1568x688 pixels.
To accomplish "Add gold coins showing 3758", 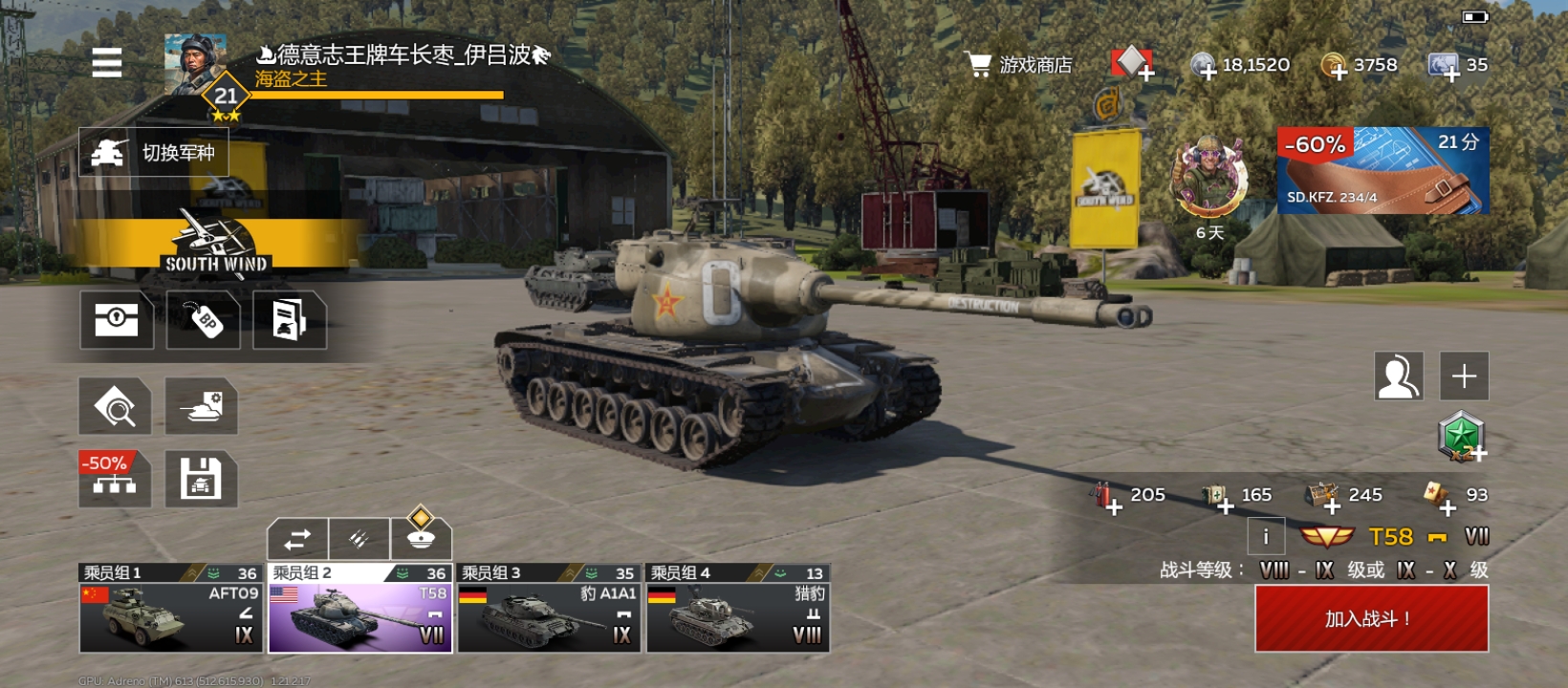I will [1334, 67].
